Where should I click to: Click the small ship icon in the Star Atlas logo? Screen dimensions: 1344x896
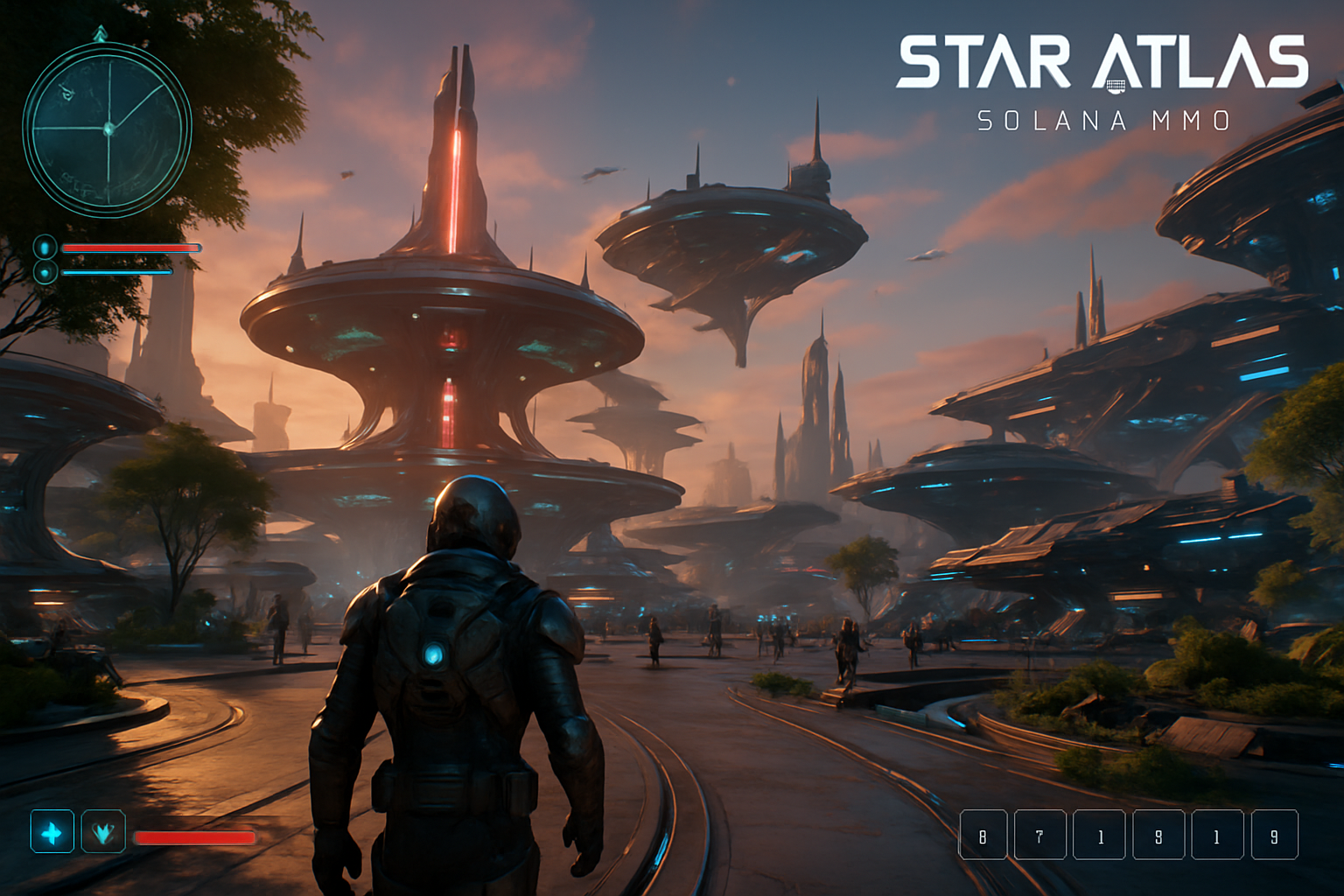click(x=1115, y=84)
